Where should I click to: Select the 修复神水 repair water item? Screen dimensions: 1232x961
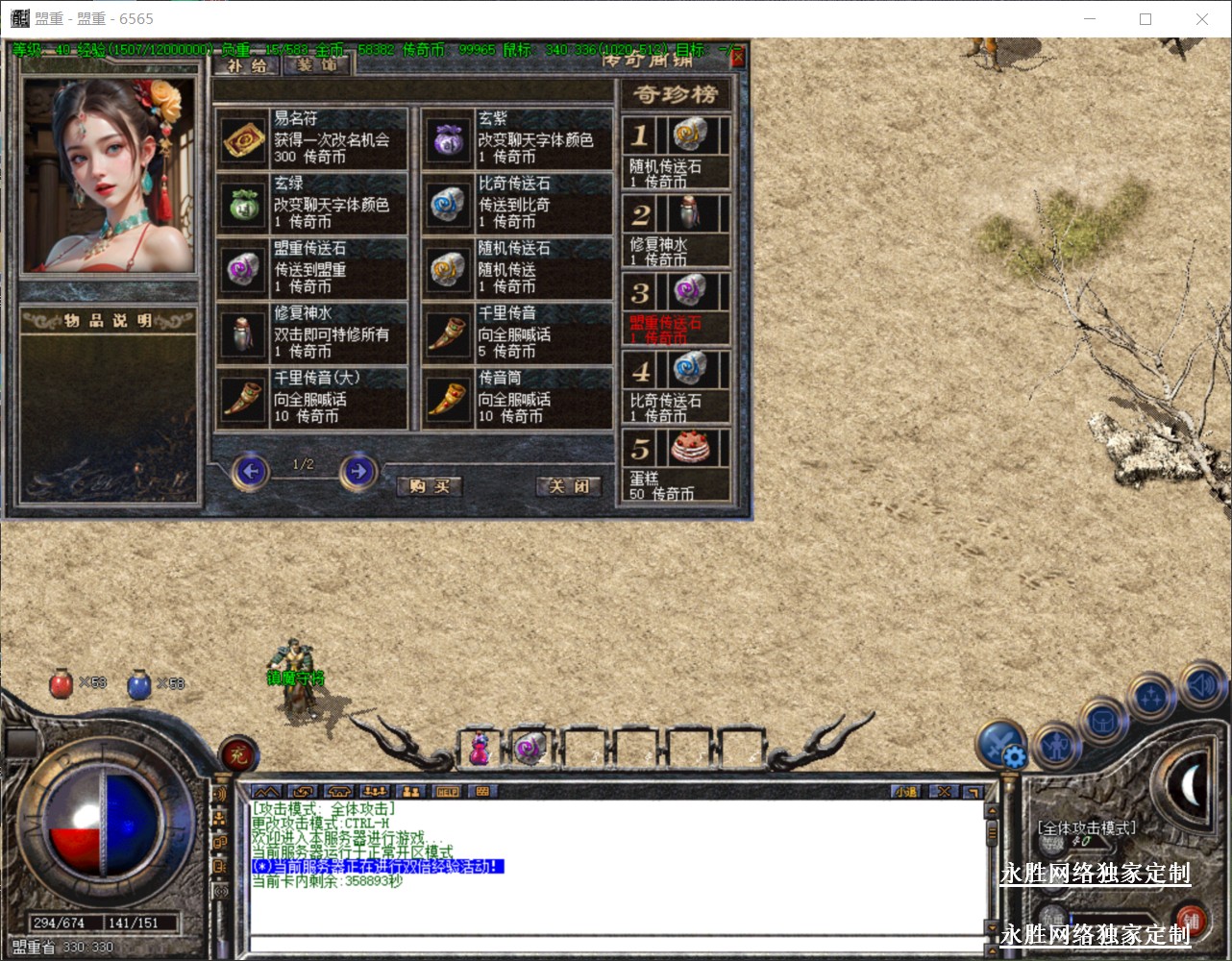pyautogui.click(x=242, y=334)
